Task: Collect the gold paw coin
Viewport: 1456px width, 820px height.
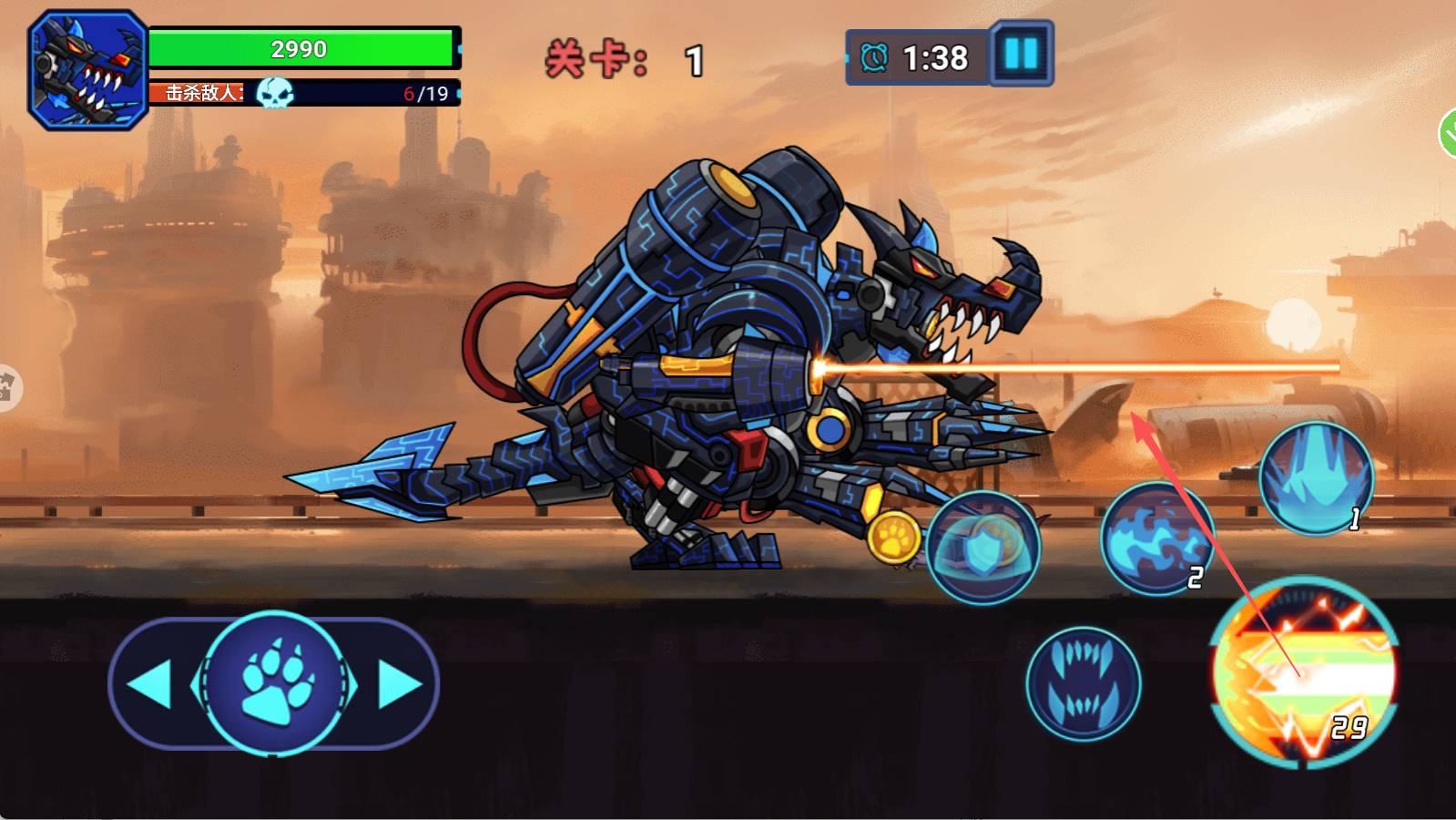Action: tap(893, 537)
